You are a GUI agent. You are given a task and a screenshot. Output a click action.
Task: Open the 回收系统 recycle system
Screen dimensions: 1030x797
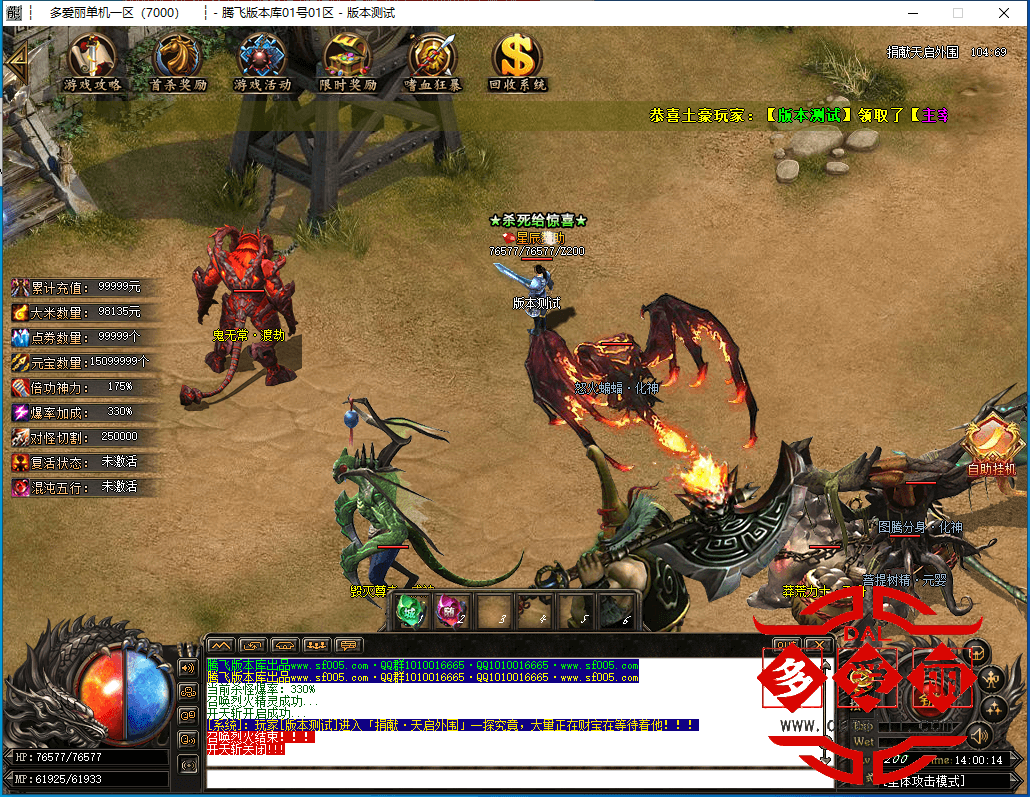pyautogui.click(x=517, y=62)
